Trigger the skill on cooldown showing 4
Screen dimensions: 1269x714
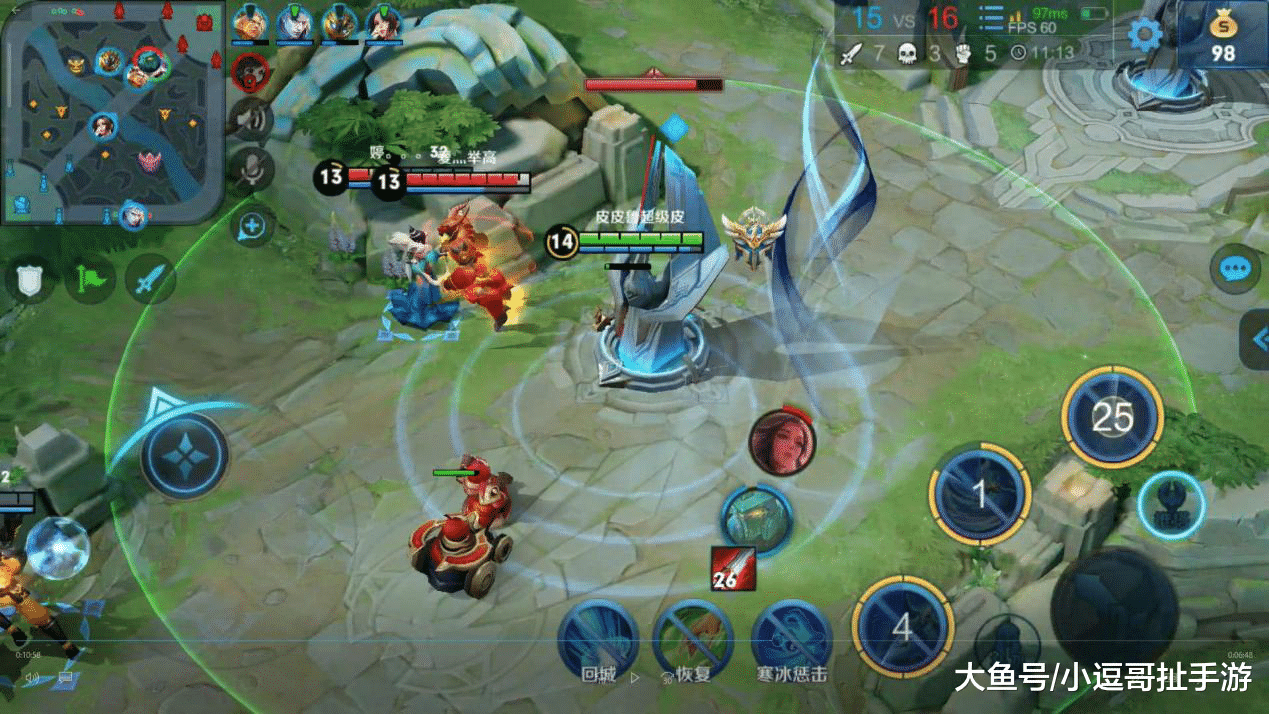tap(902, 627)
